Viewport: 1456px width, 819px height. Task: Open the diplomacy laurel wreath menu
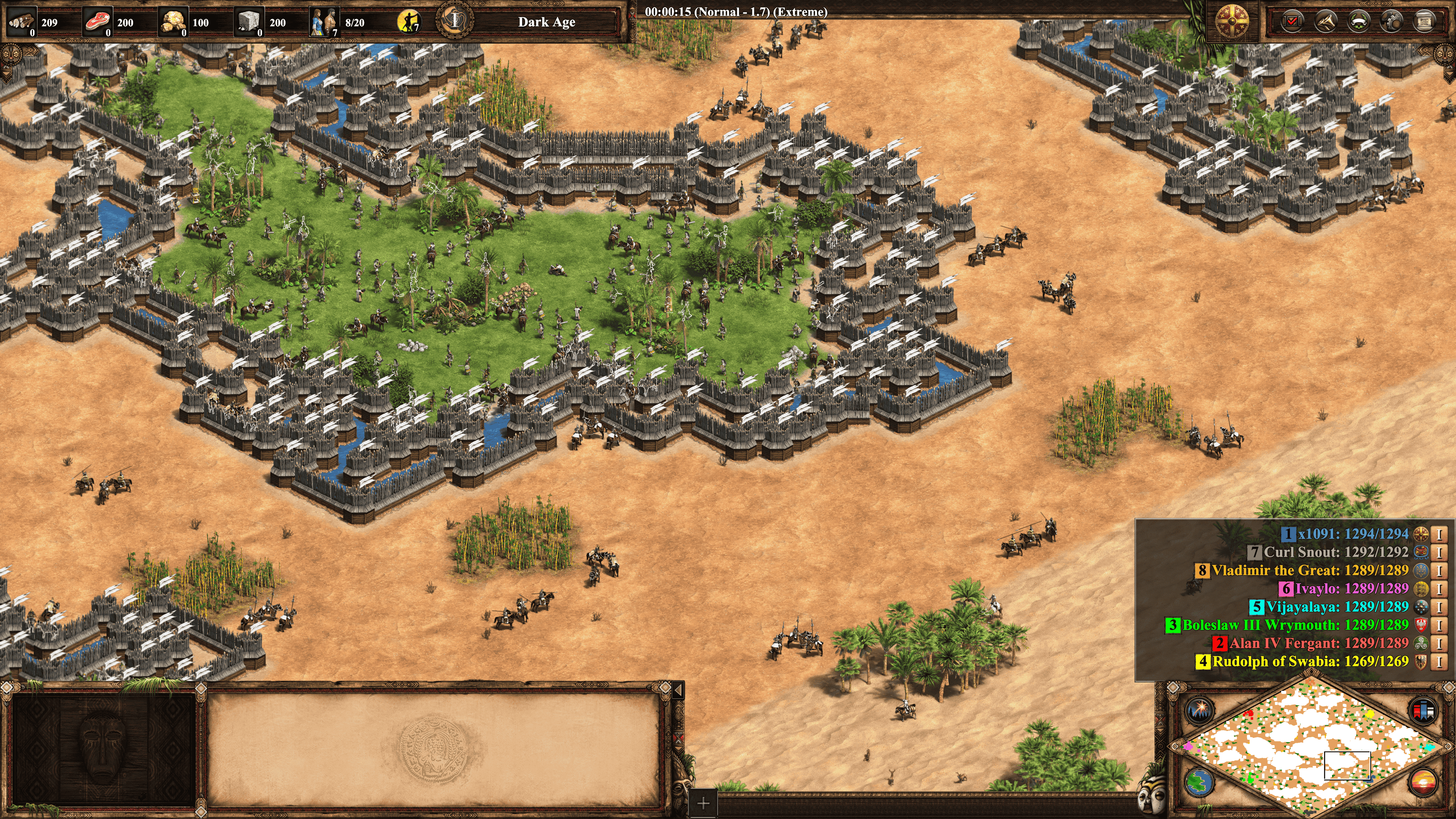pyautogui.click(x=1358, y=22)
